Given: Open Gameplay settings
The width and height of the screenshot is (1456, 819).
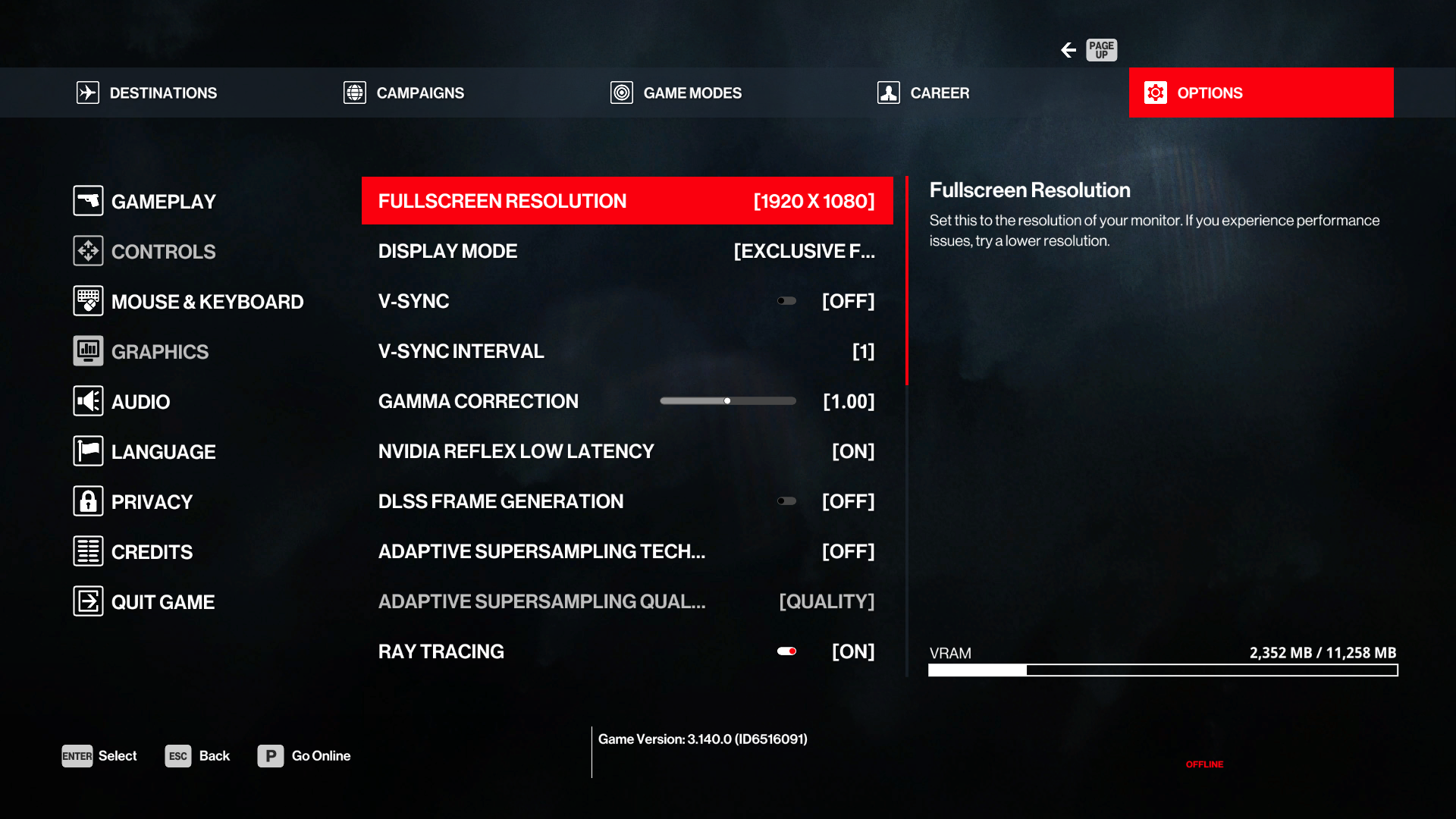Looking at the screenshot, I should (145, 202).
